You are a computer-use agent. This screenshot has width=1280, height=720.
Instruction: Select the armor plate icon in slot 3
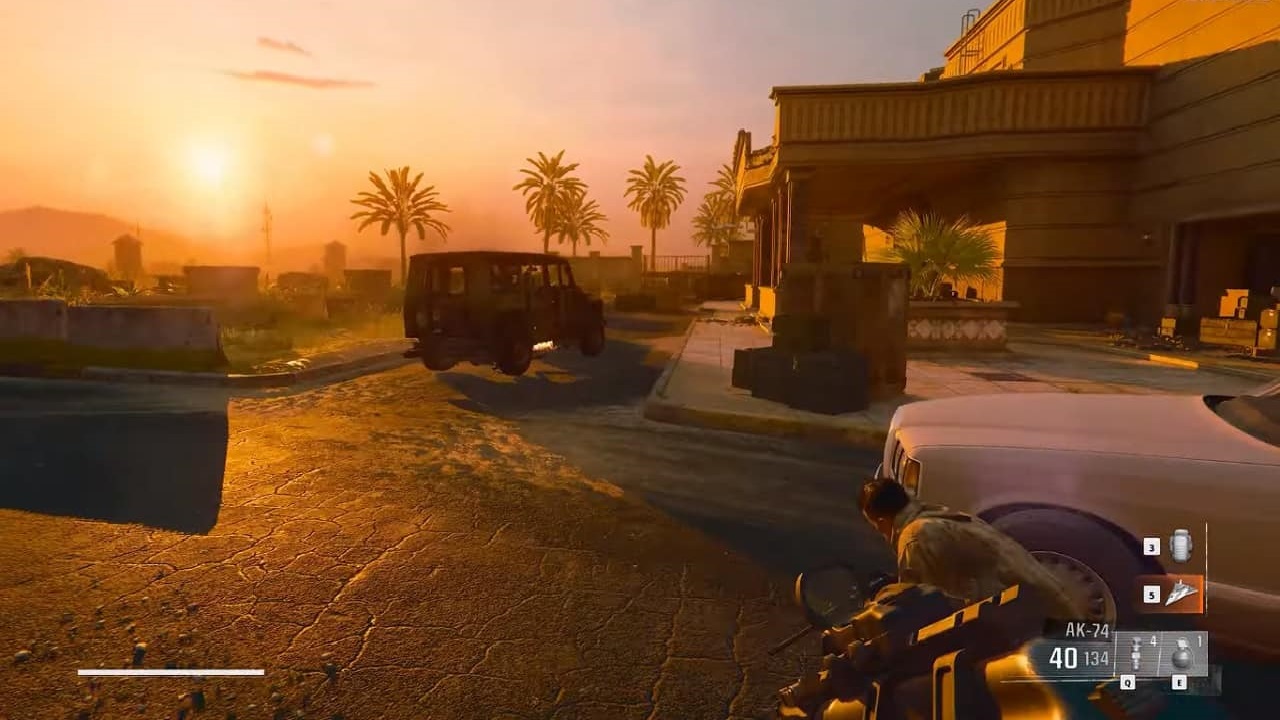[x=1182, y=545]
